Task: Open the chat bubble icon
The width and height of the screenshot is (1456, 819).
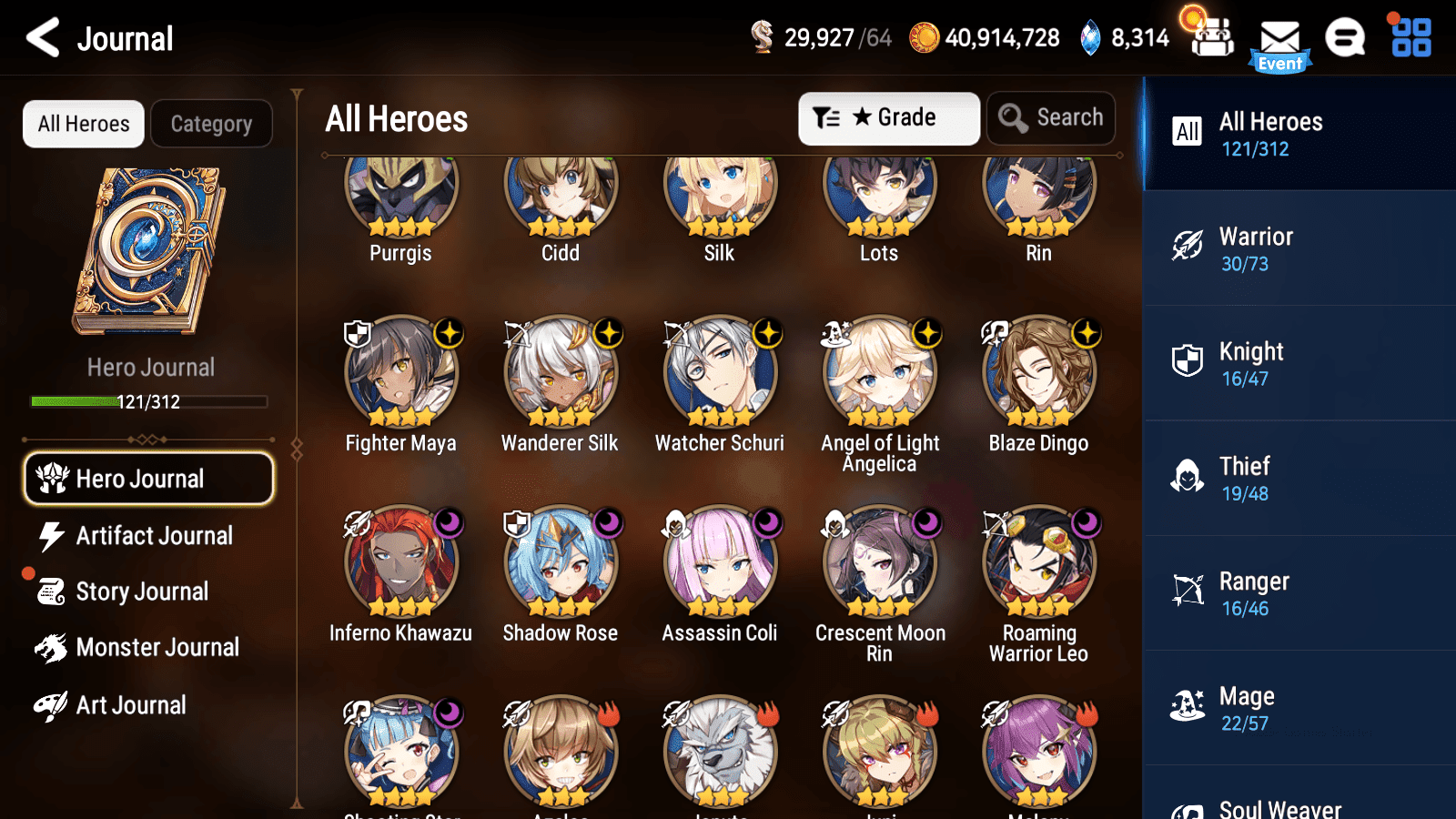Action: coord(1344,38)
